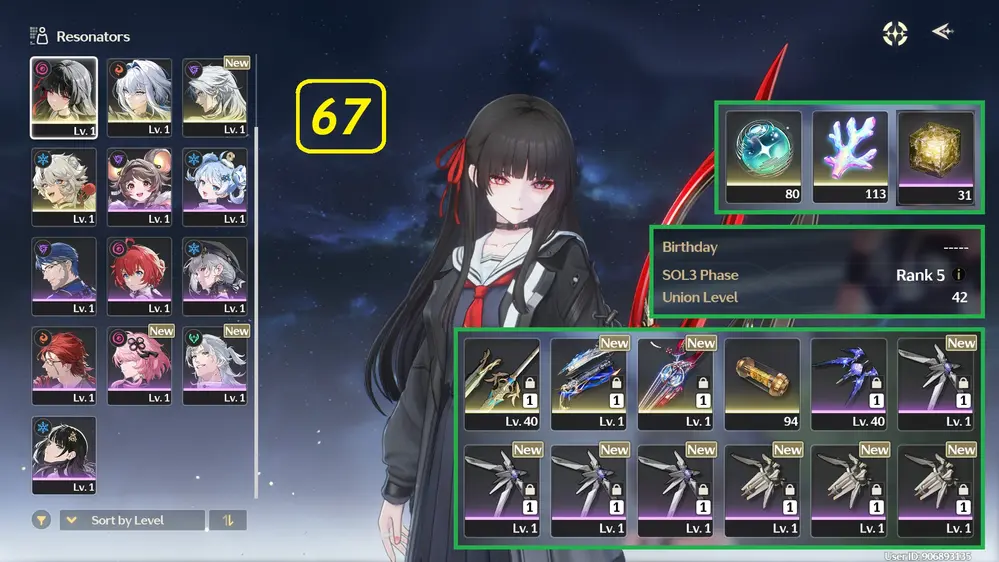Viewport: 999px width, 562px height.
Task: Choose the red-haired girl resonator portrait
Action: [139, 277]
